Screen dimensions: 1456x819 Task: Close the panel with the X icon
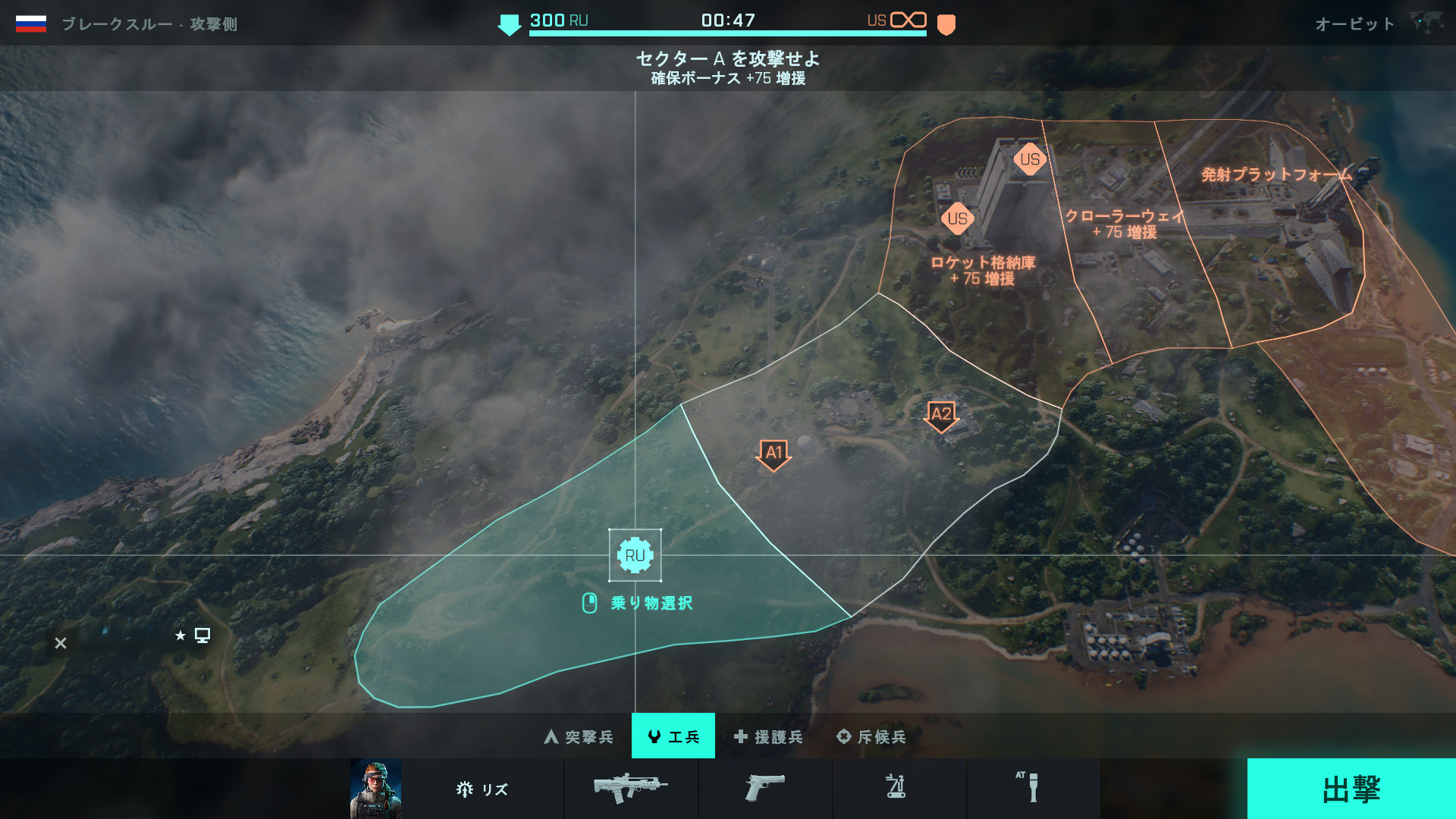pyautogui.click(x=61, y=643)
